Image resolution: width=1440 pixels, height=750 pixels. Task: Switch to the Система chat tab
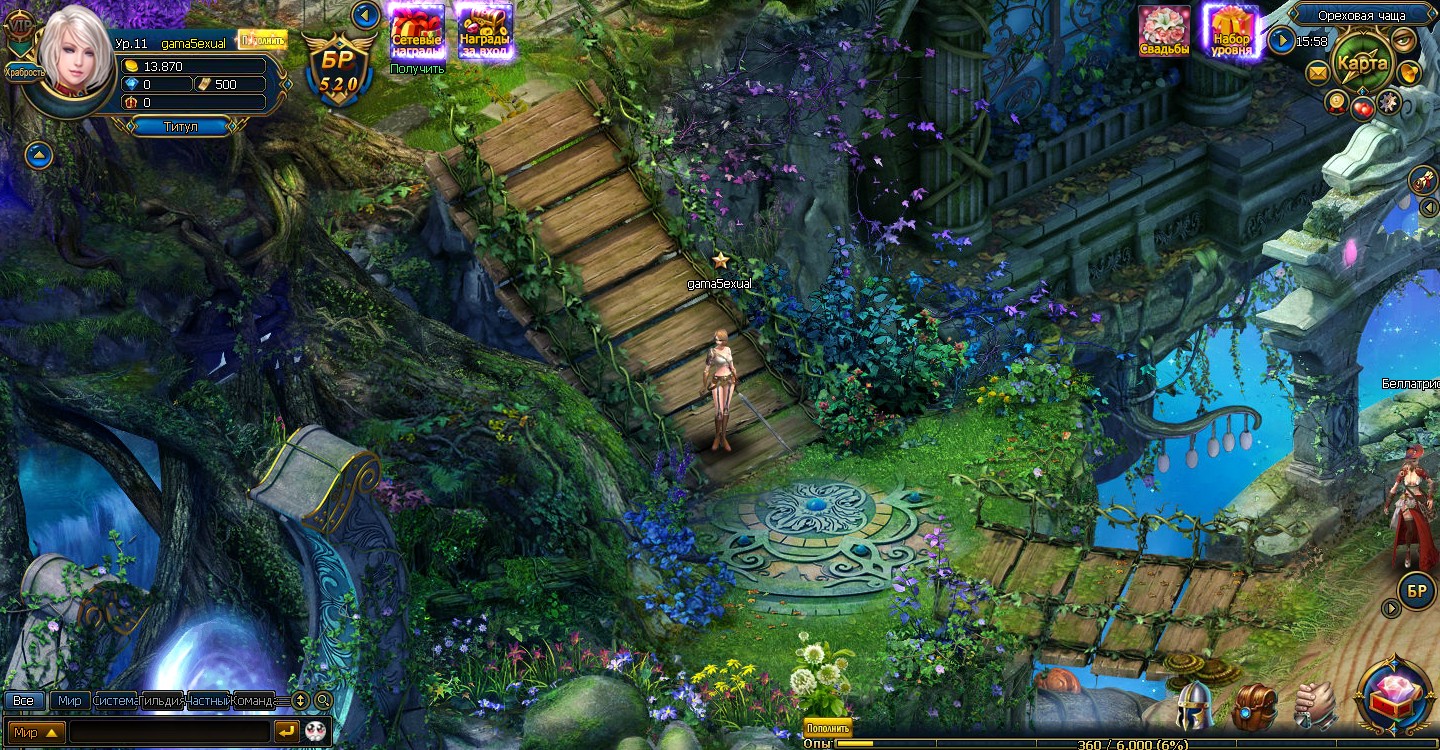(x=114, y=700)
